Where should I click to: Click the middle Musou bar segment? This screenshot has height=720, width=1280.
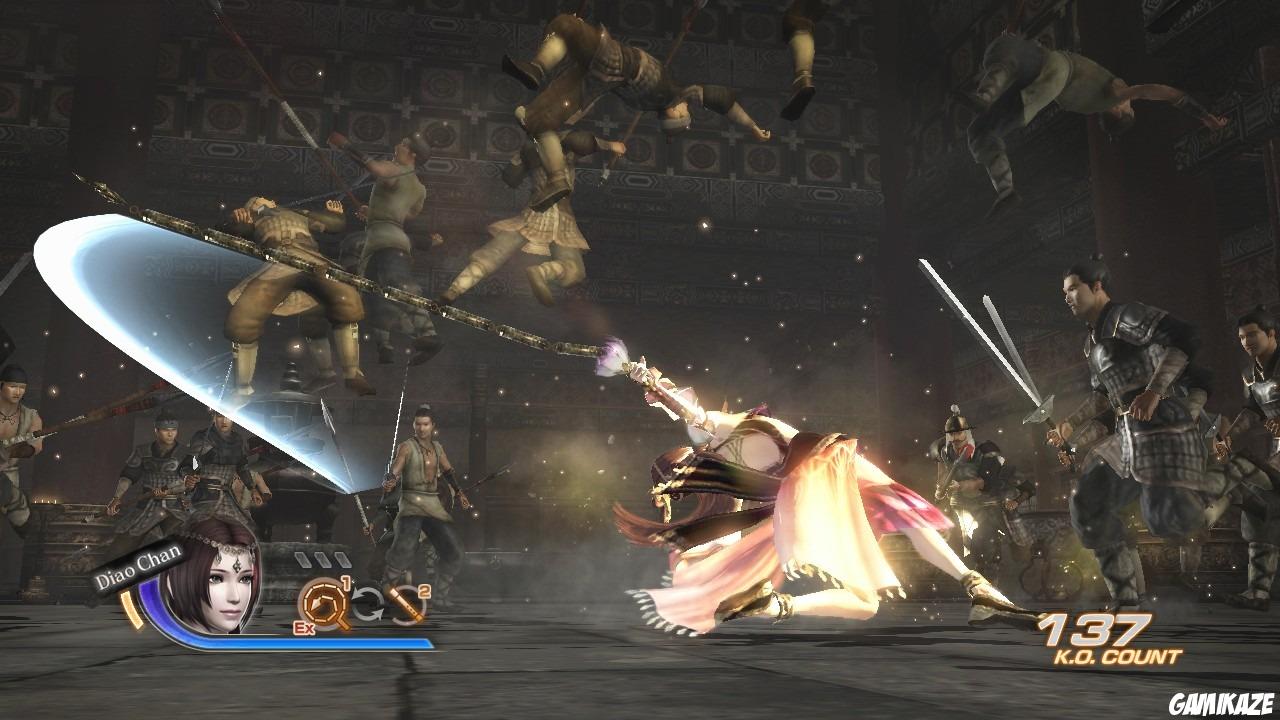coord(325,559)
